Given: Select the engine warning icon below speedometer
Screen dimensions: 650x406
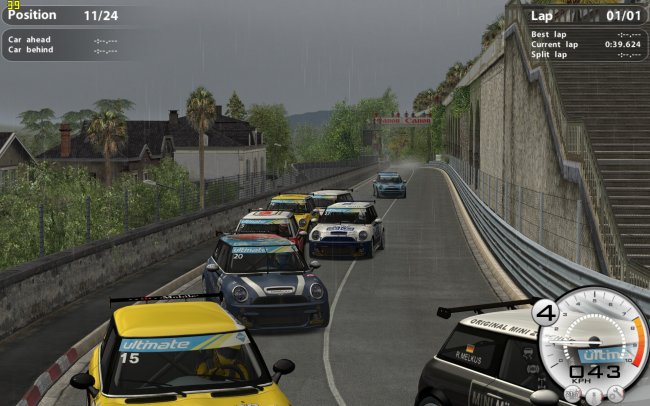Looking at the screenshot, I should [x=573, y=394].
